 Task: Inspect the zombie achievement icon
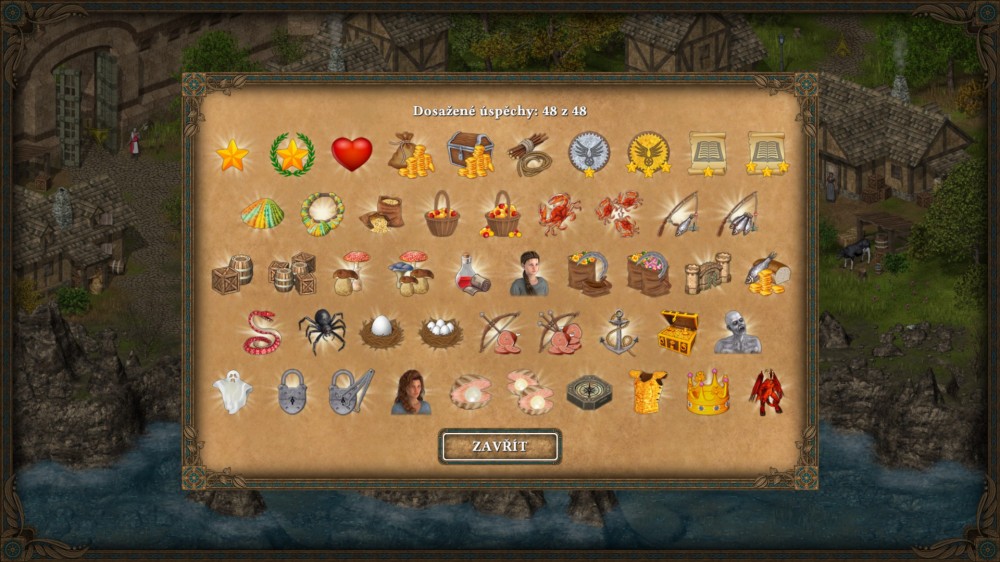click(x=737, y=332)
